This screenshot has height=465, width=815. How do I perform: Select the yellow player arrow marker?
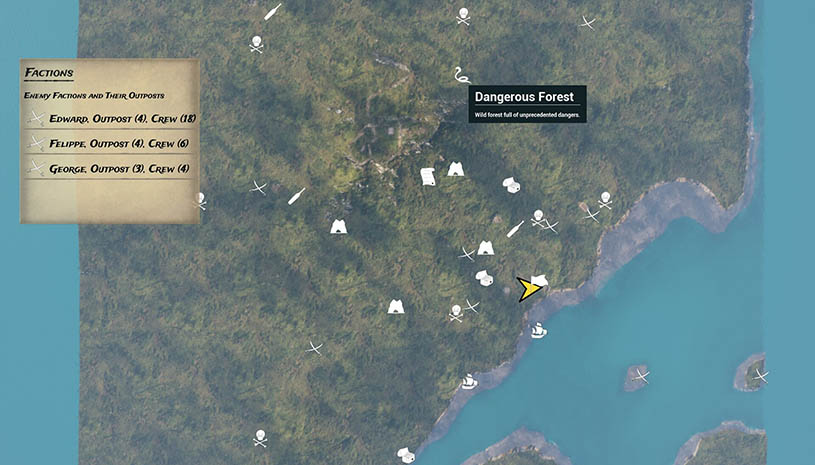528,289
